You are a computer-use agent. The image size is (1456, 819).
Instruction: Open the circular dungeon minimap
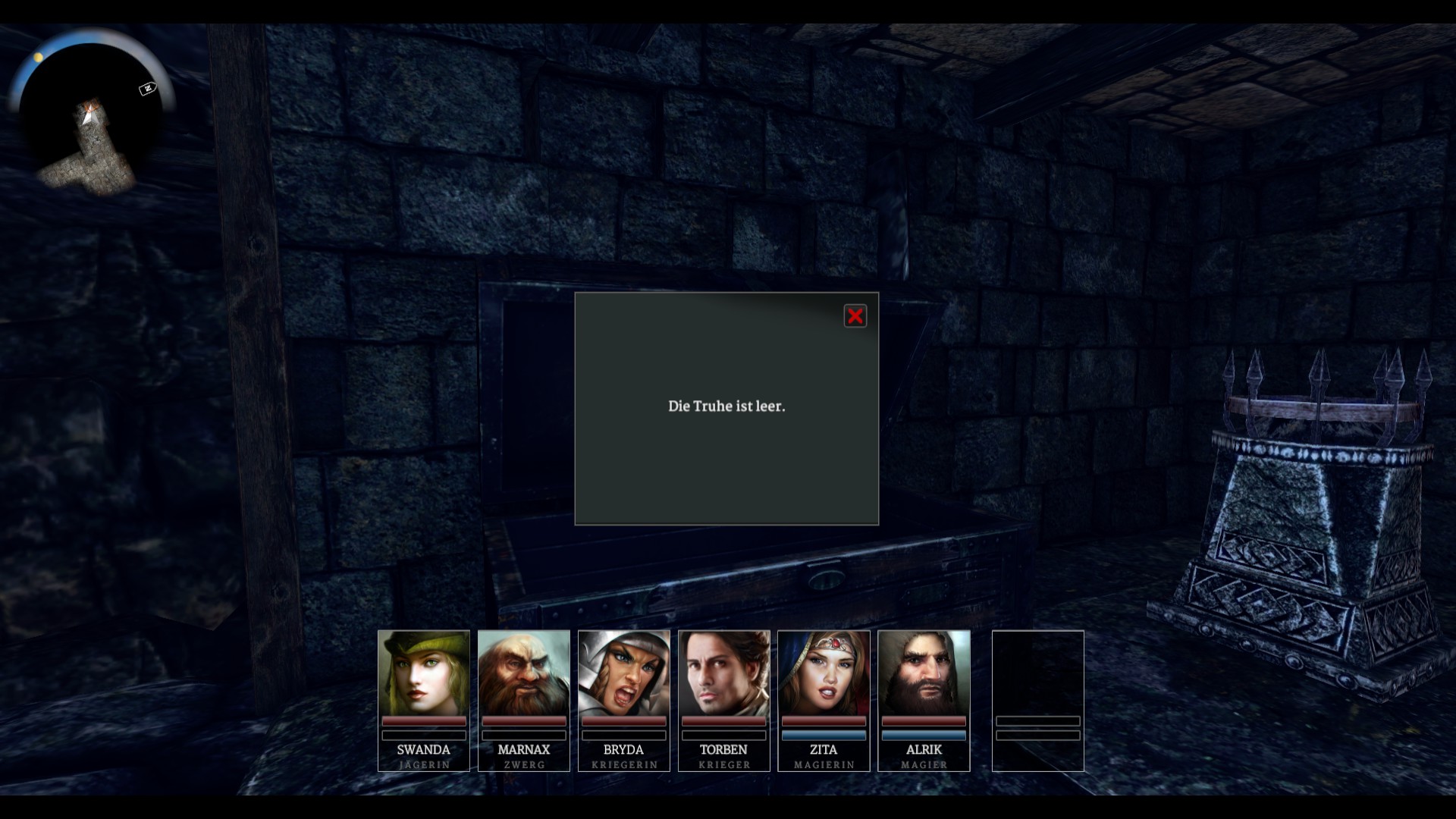(x=91, y=114)
